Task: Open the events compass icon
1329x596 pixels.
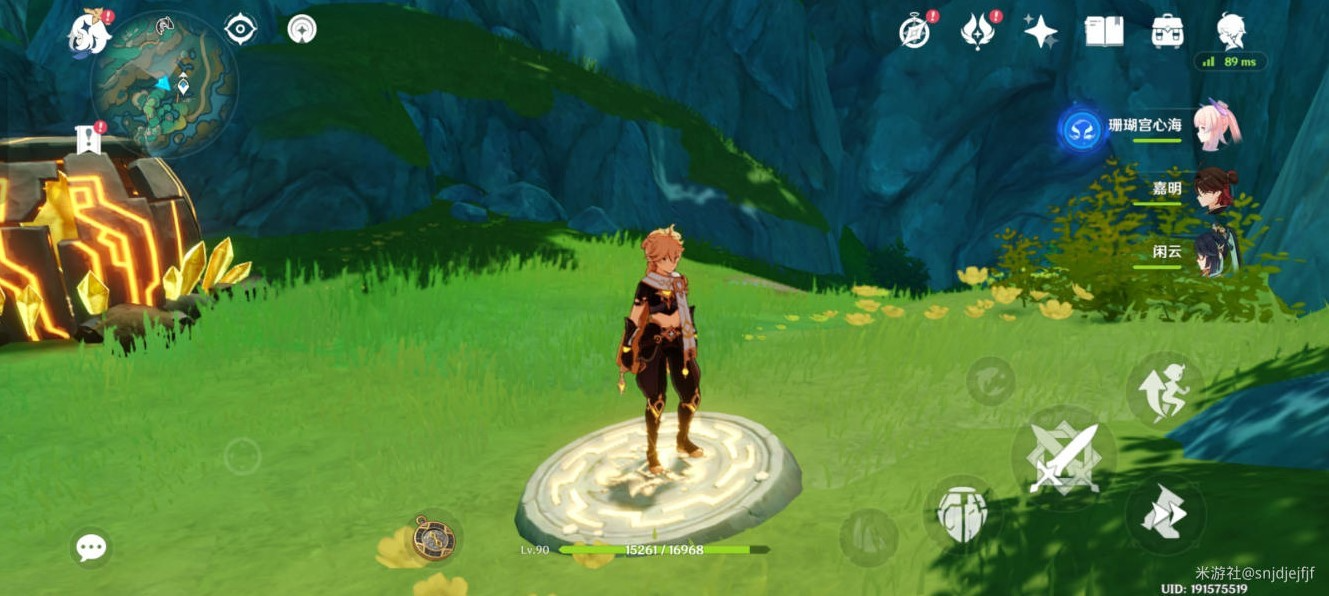Action: pos(914,32)
